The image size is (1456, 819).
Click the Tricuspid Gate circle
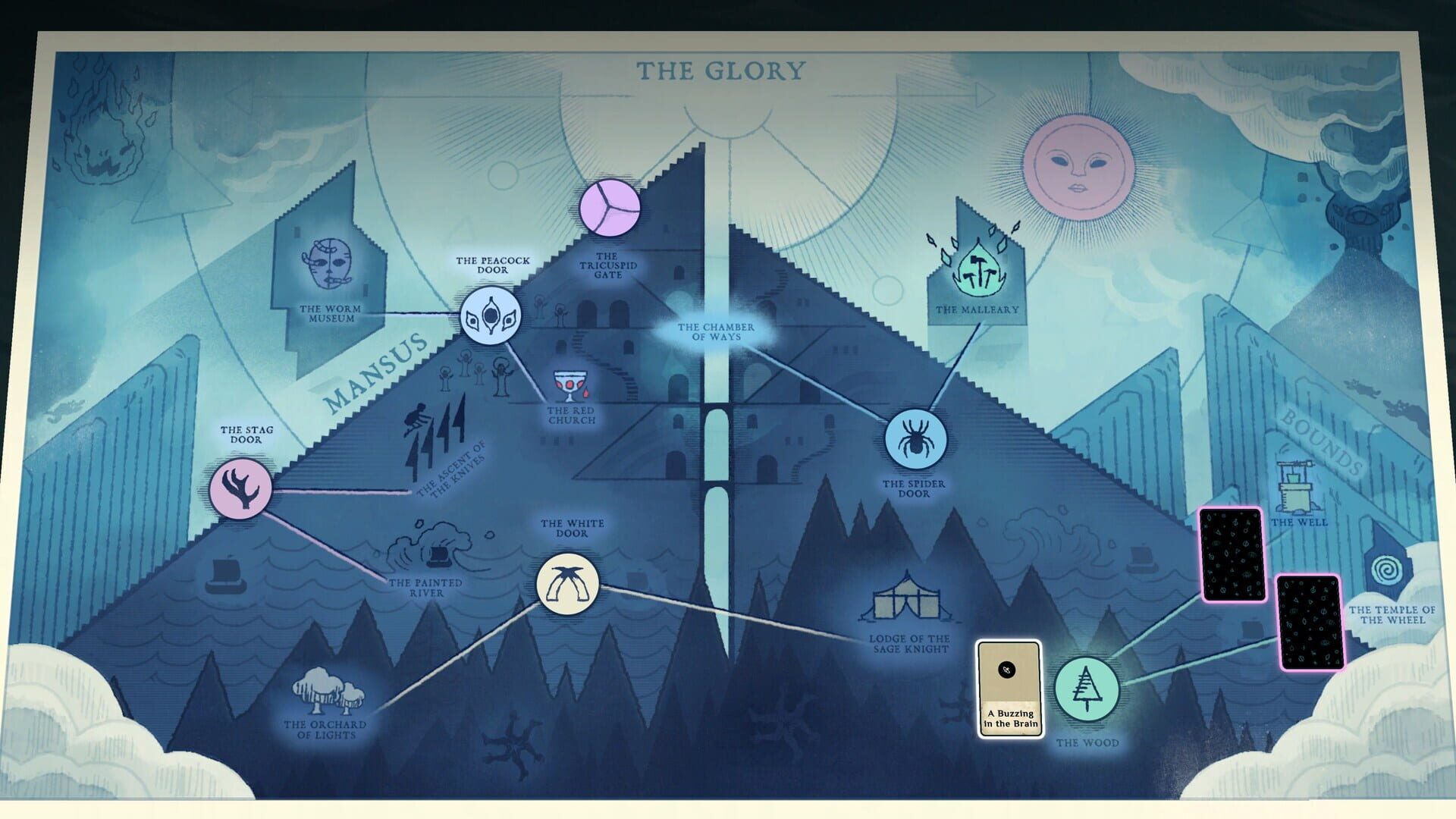pyautogui.click(x=611, y=206)
